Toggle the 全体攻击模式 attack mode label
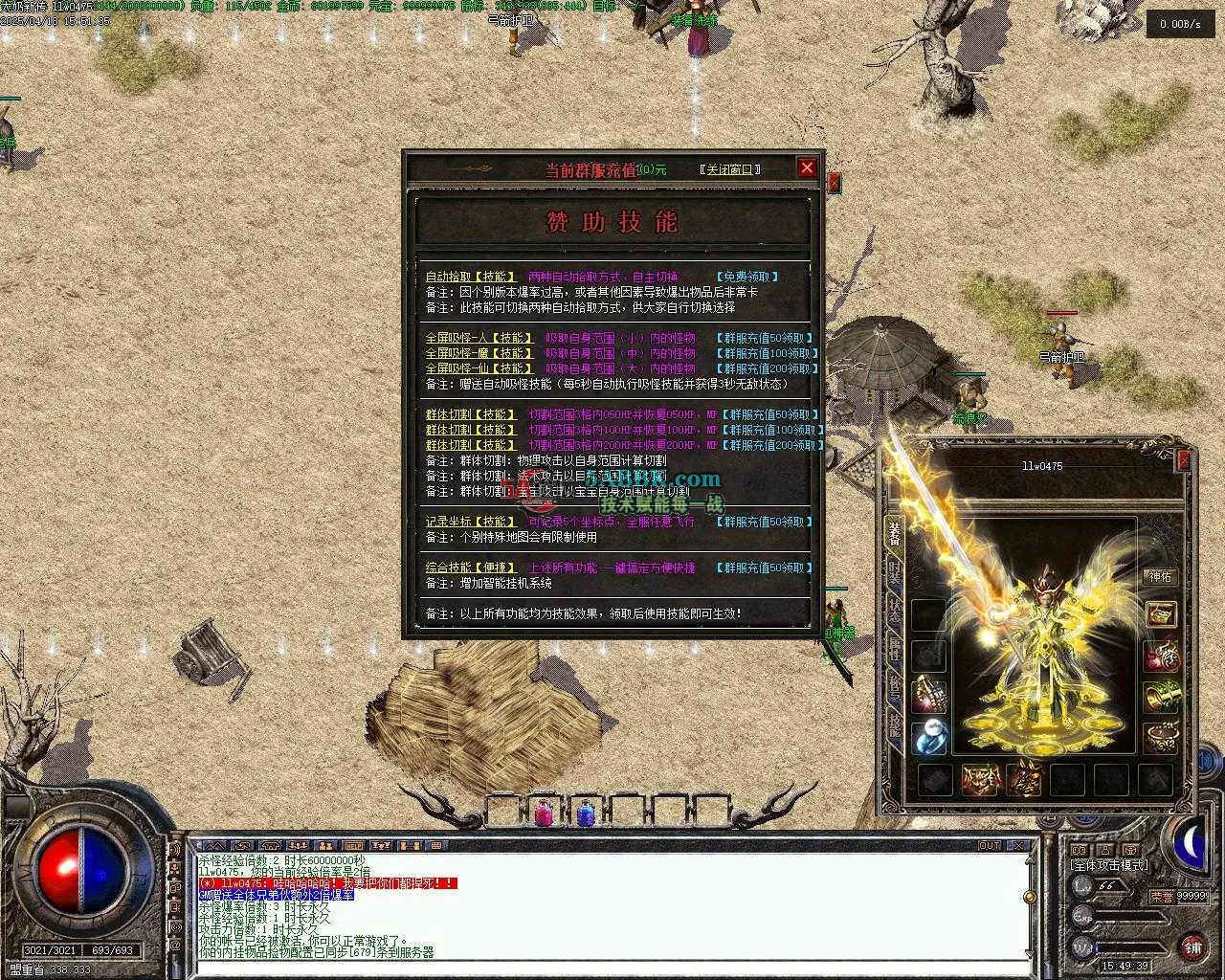 (1108, 865)
